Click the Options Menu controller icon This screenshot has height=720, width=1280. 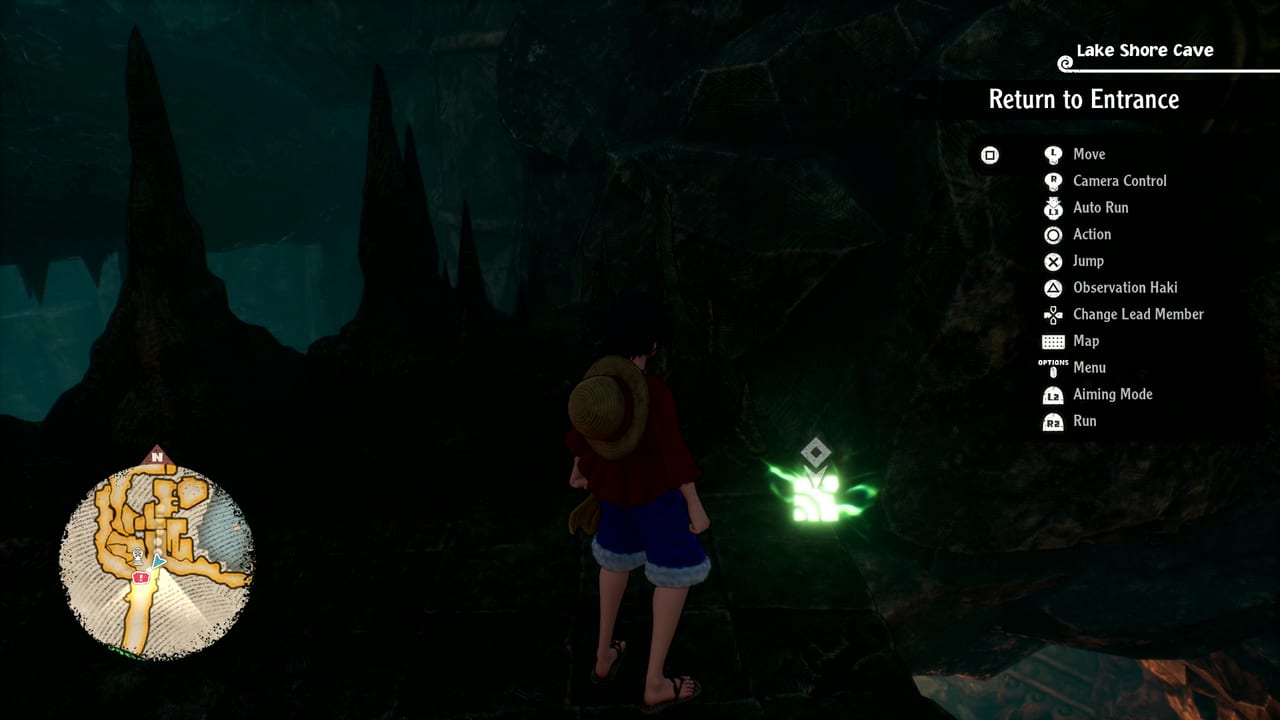1053,367
